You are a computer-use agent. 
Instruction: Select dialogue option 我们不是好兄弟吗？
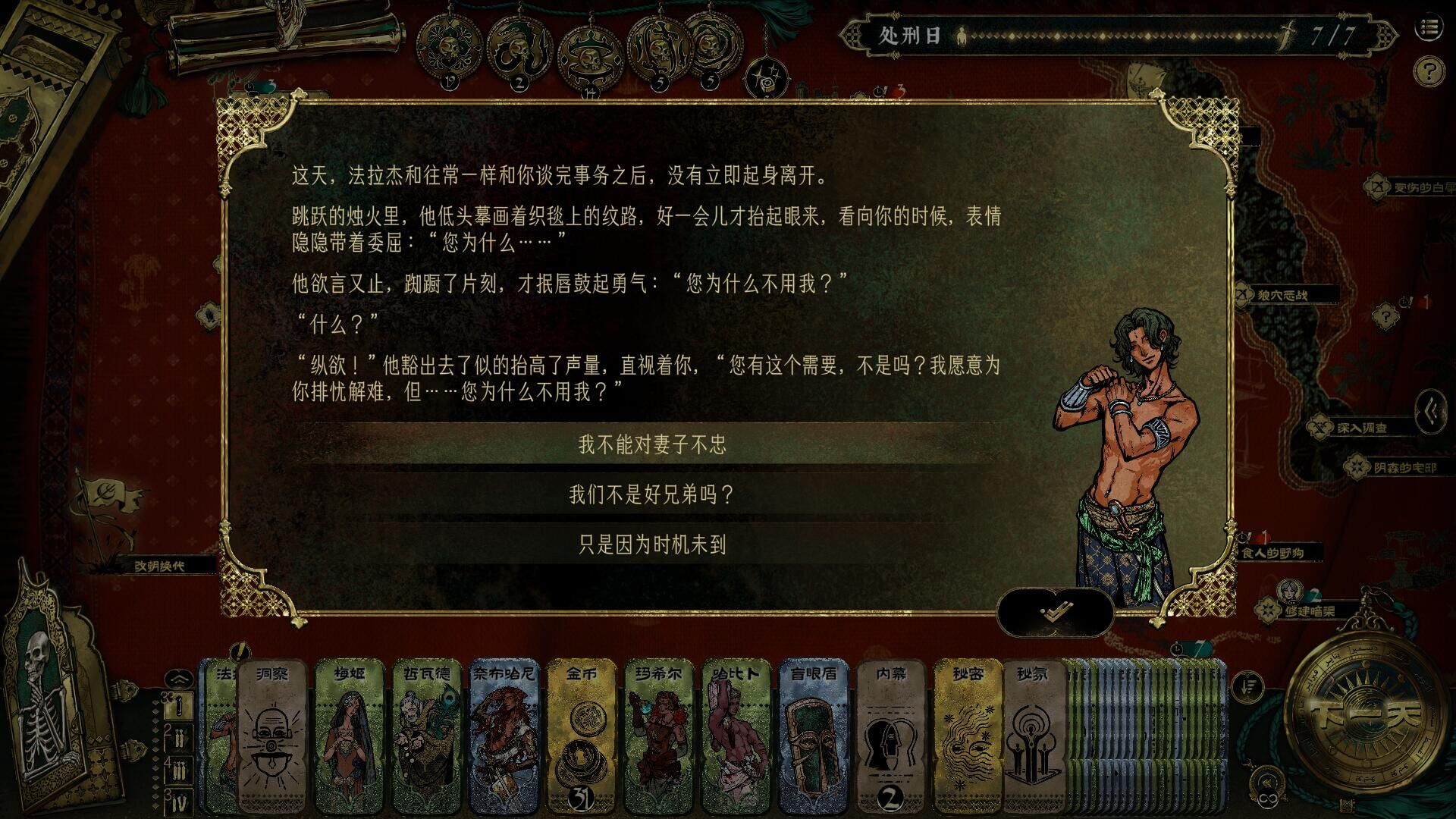[652, 495]
